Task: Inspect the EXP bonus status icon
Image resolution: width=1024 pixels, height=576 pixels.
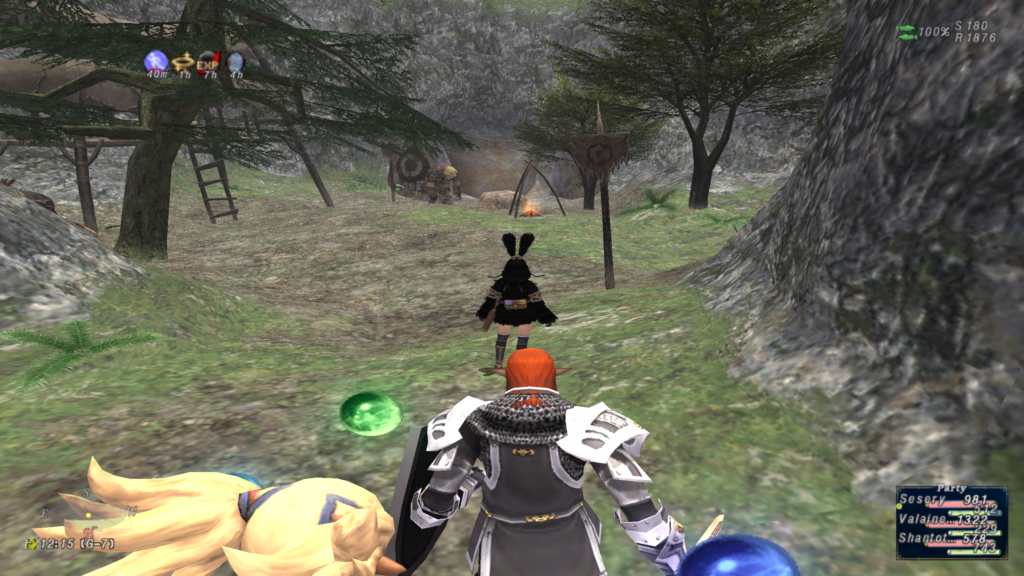Action: tap(208, 63)
